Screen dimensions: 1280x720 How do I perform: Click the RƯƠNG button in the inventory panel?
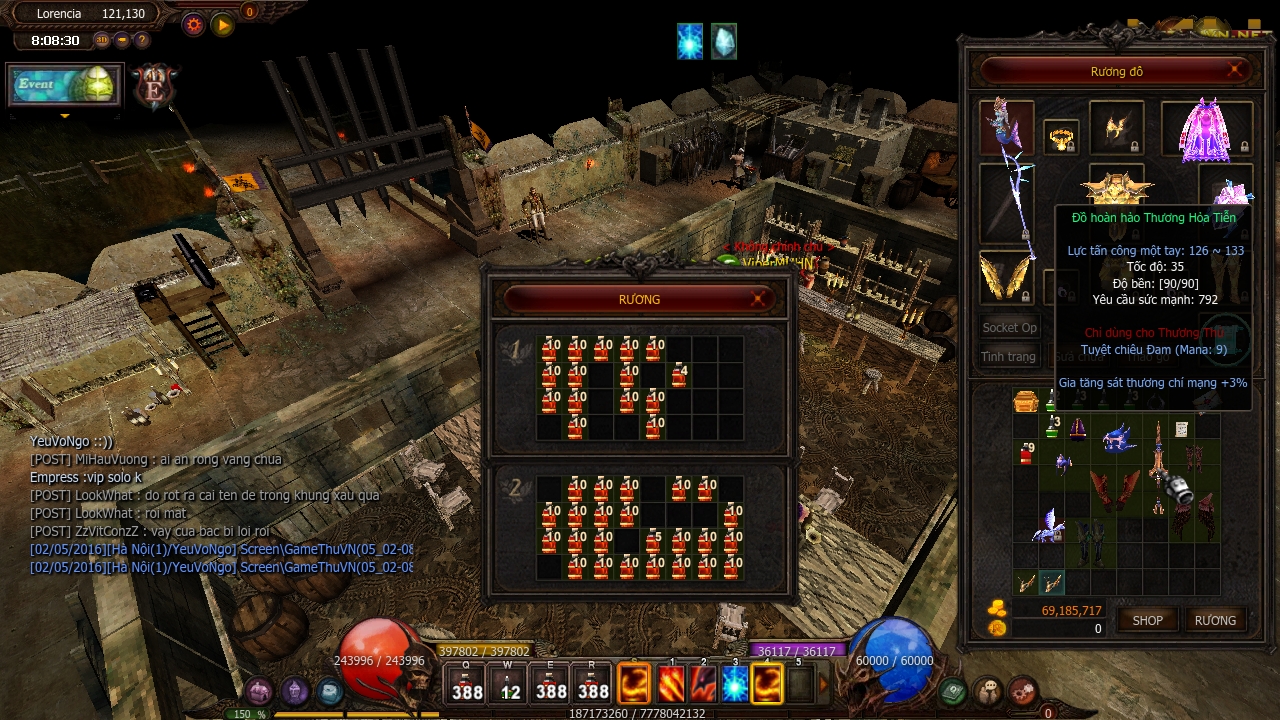1215,620
